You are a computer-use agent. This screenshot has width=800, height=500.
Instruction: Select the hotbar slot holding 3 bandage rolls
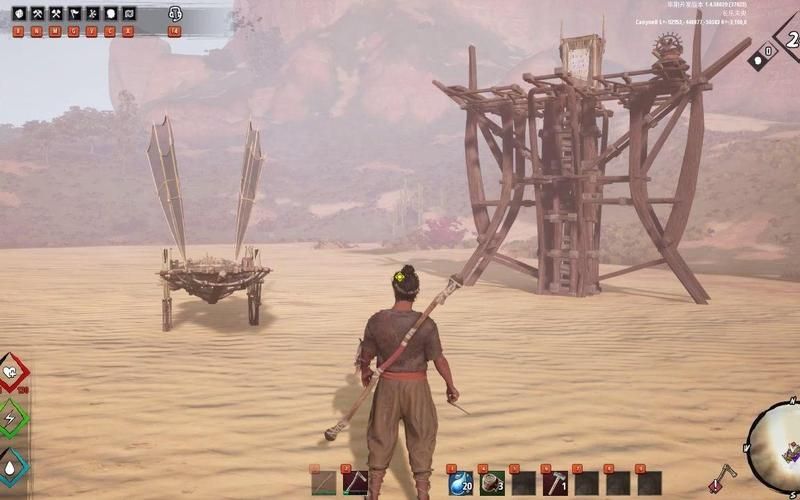491,483
